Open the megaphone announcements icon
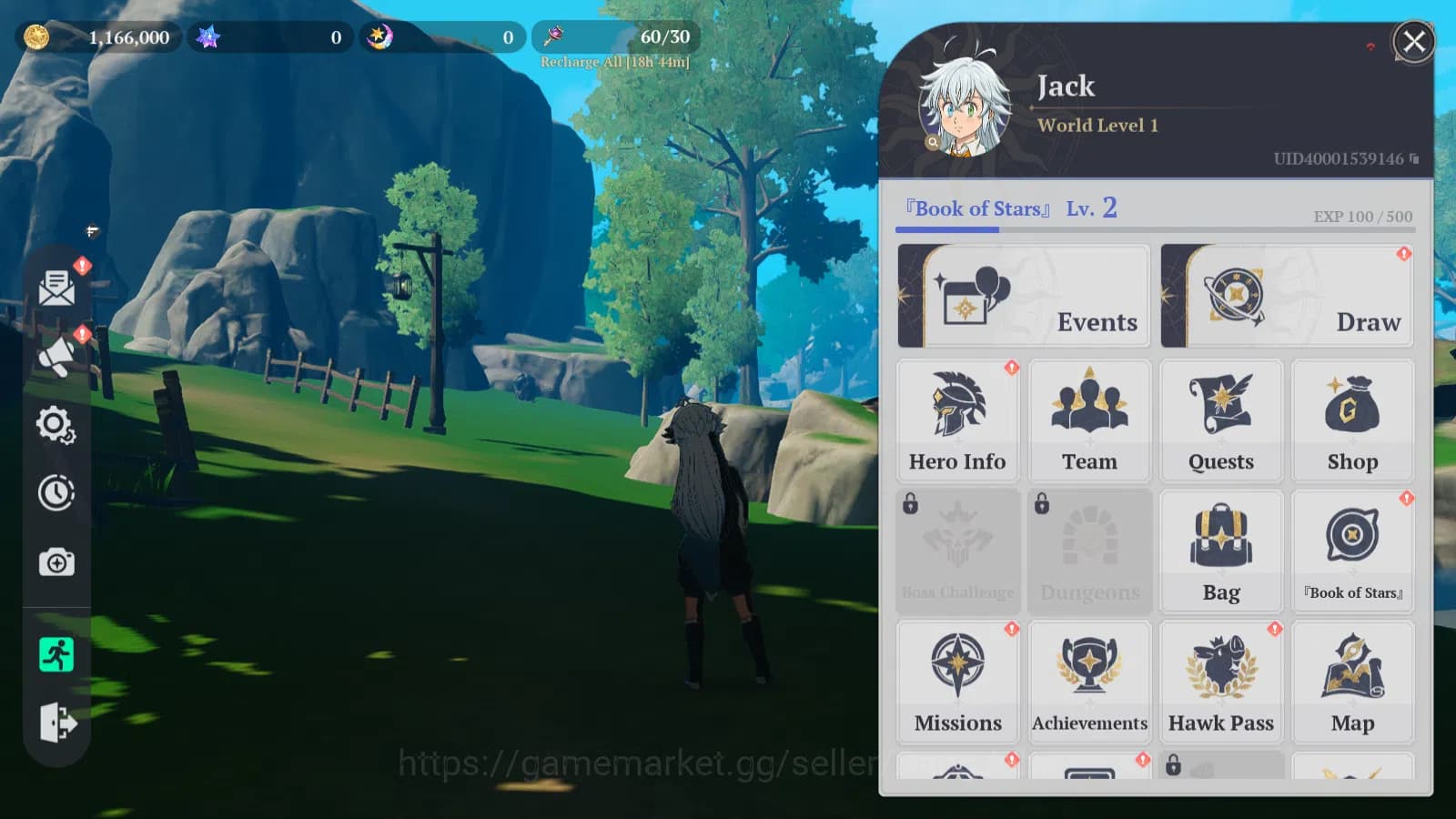This screenshot has height=819, width=1456. point(56,356)
